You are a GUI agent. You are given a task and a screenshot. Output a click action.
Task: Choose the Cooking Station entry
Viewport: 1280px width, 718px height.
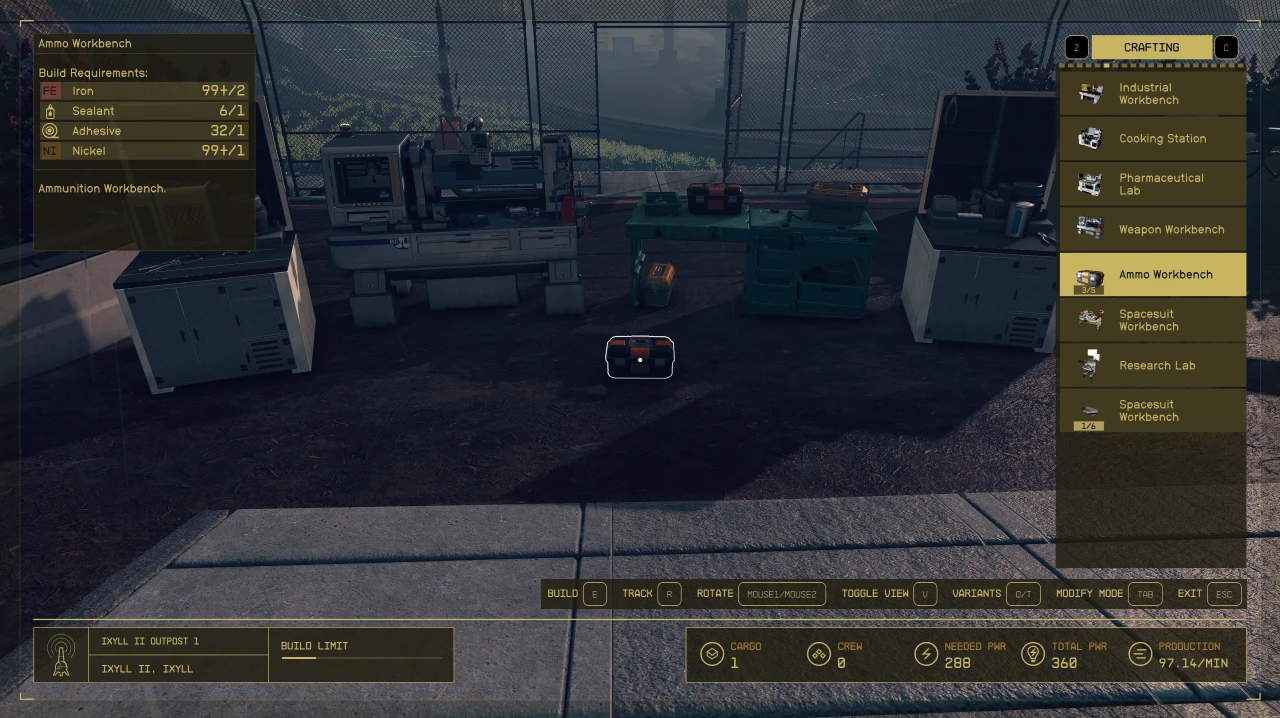(x=1152, y=139)
